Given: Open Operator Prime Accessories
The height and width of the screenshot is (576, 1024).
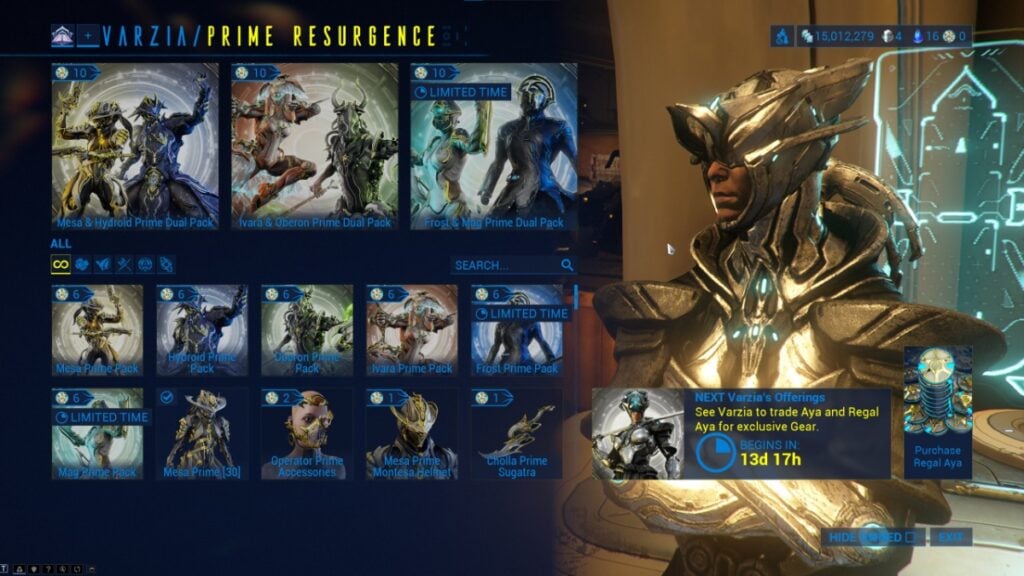Looking at the screenshot, I should [x=307, y=434].
